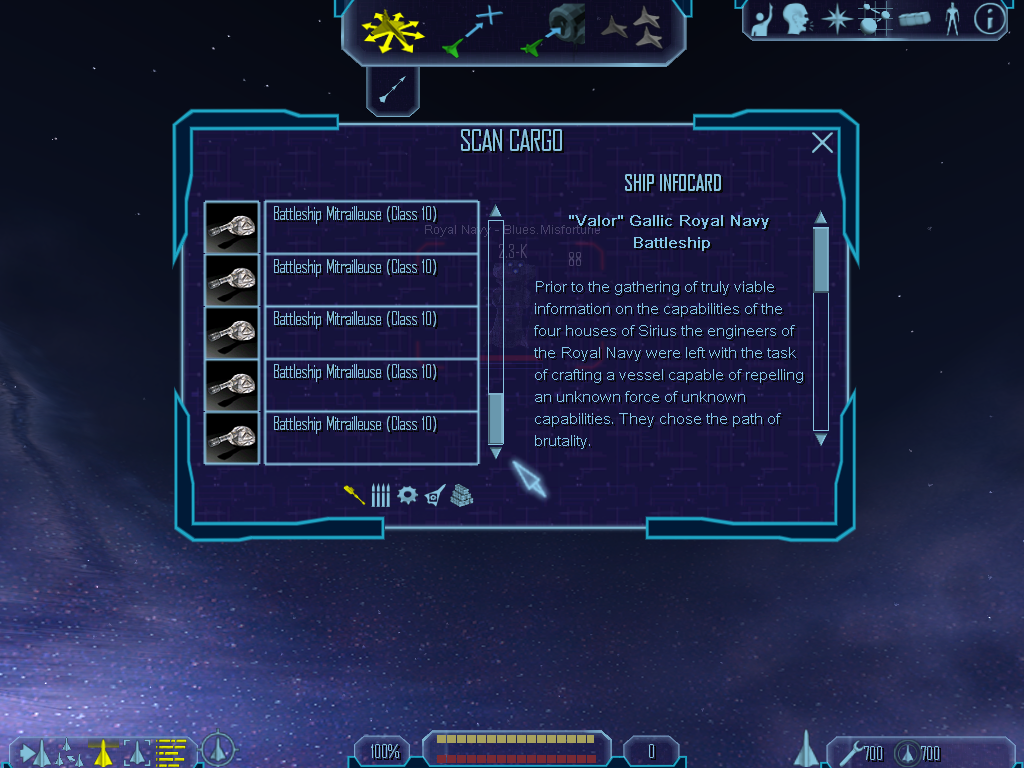Open the standing figure reputation icon
This screenshot has width=1024, height=768.
coord(952,18)
